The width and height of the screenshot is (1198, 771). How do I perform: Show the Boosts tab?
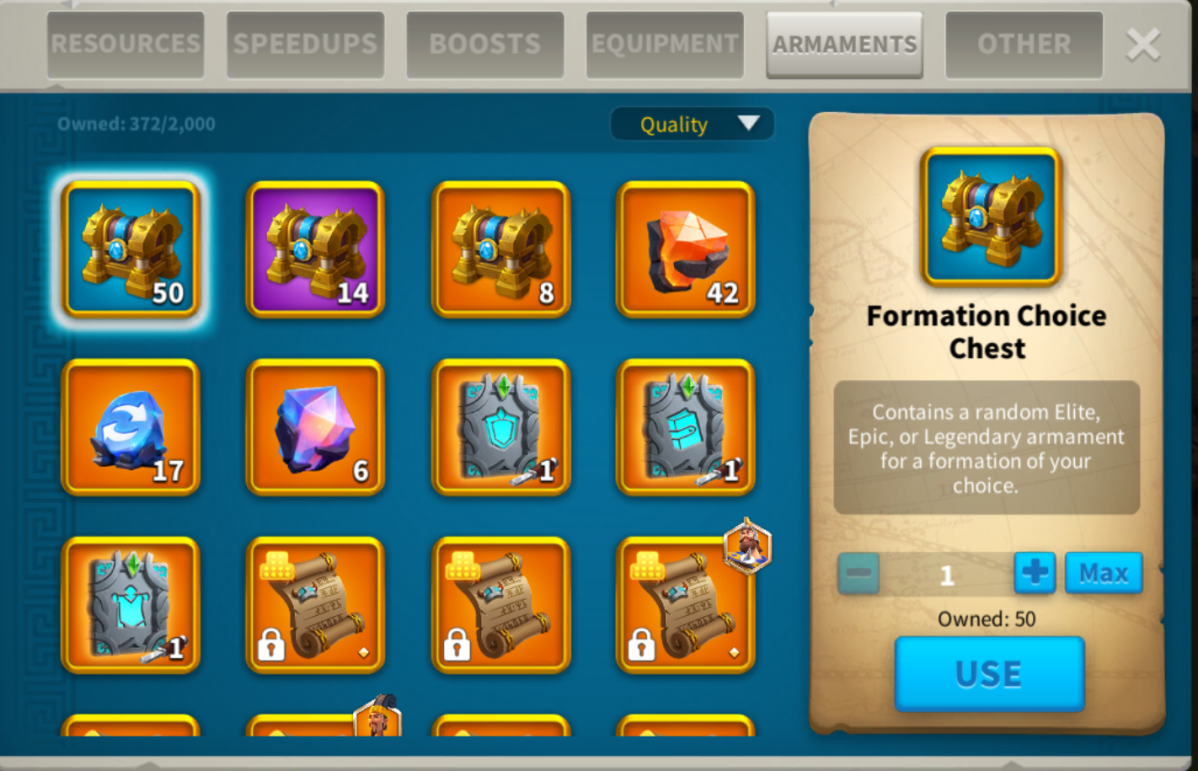(485, 45)
